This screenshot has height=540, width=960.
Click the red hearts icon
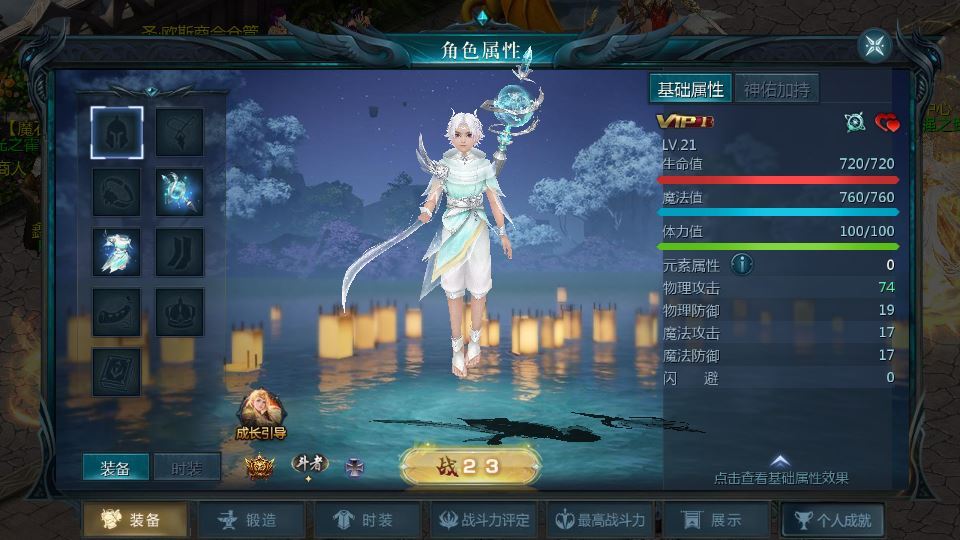(887, 122)
